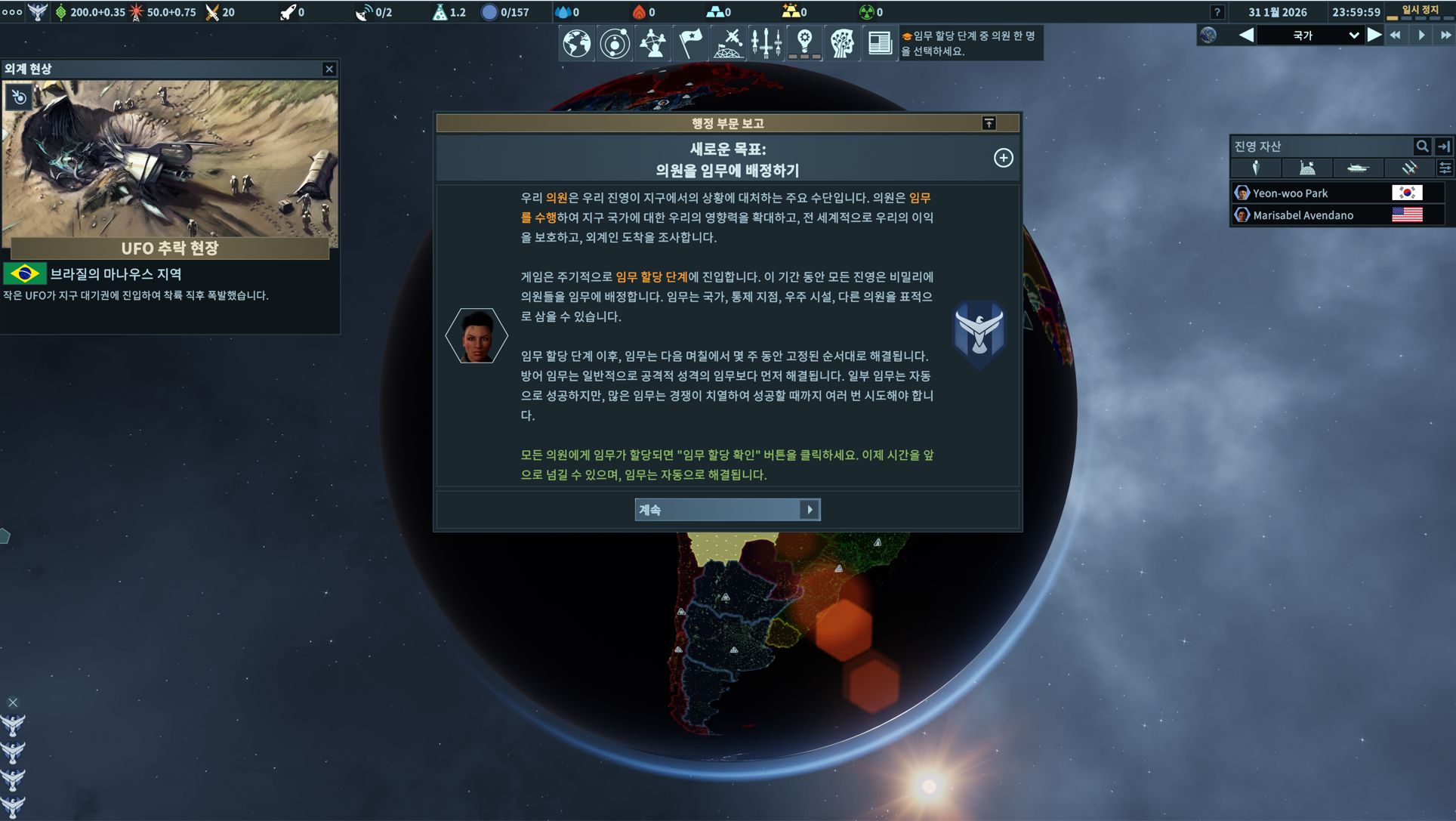This screenshot has width=1456, height=821.
Task: Increase game speed with fast-forward arrows
Action: [1445, 35]
